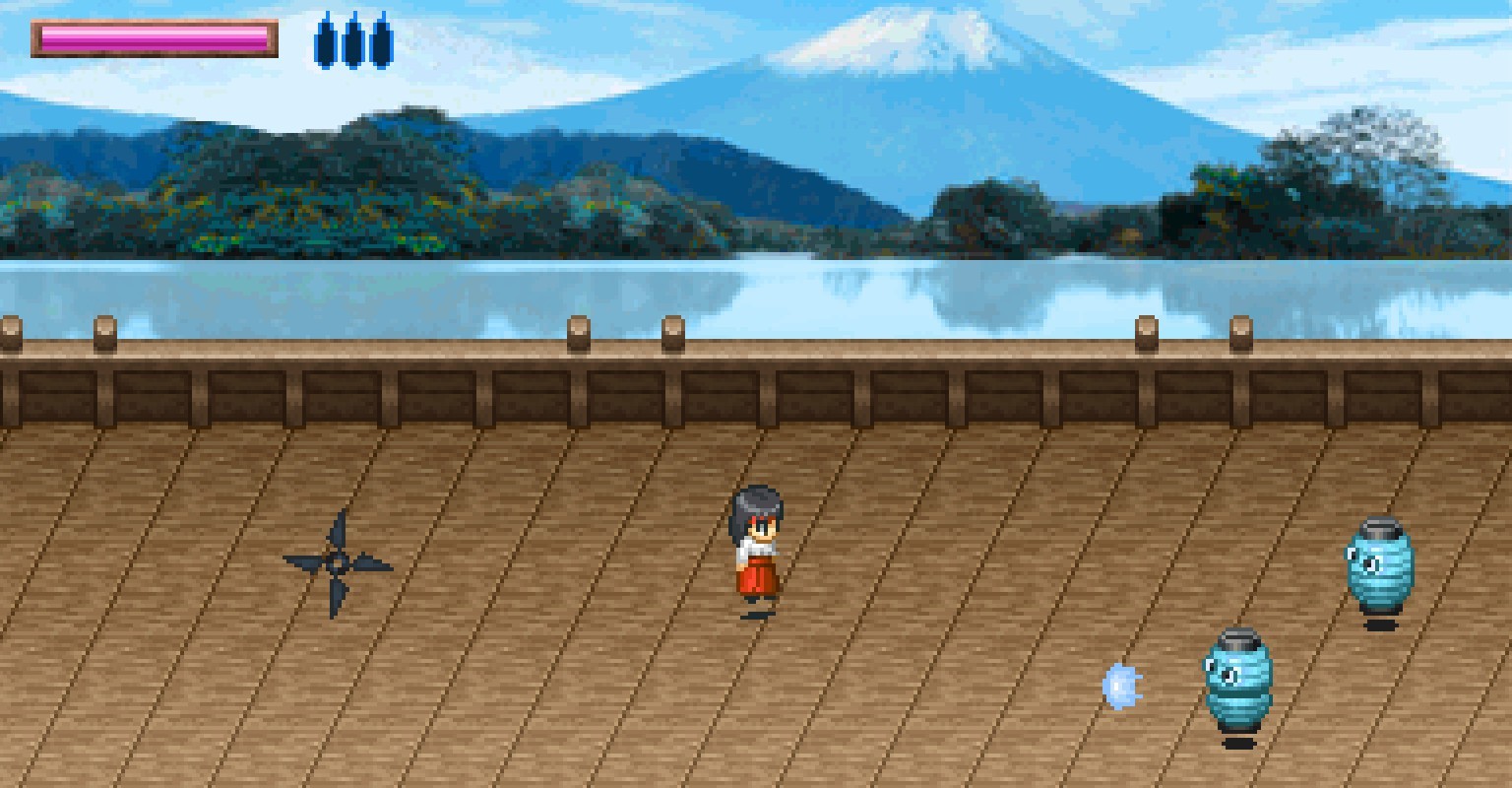This screenshot has height=788, width=1512.
Task: Select the middle kunai icon in HUD
Action: pos(351,41)
